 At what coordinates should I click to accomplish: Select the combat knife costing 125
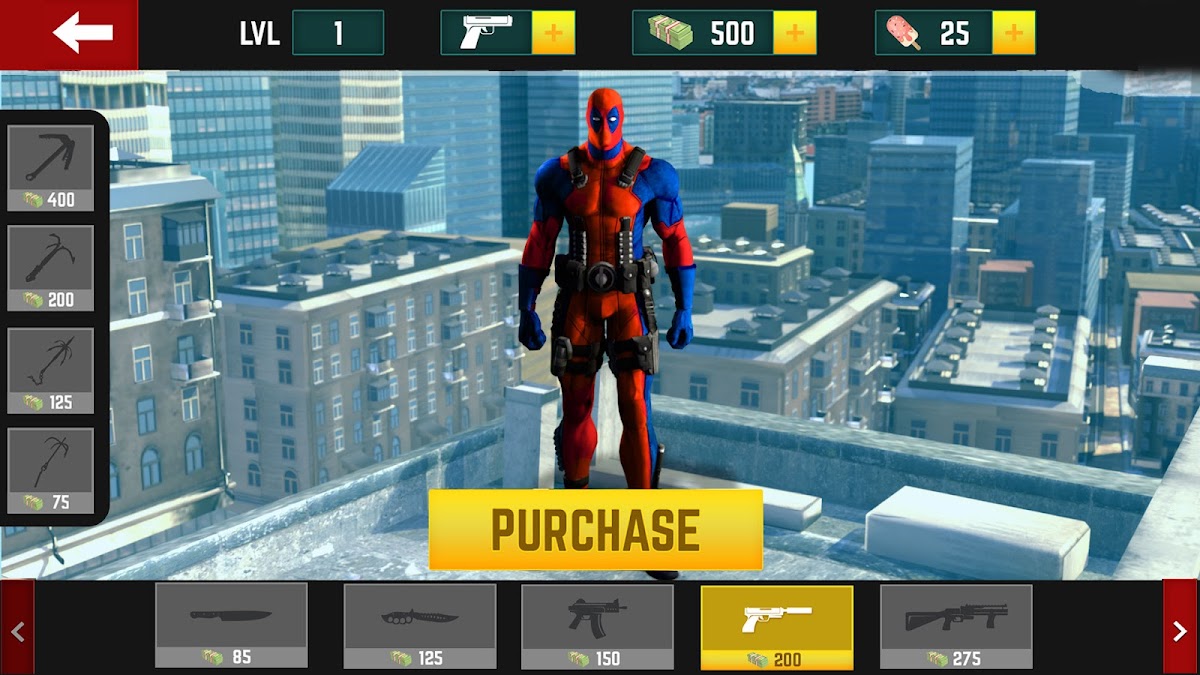(419, 625)
